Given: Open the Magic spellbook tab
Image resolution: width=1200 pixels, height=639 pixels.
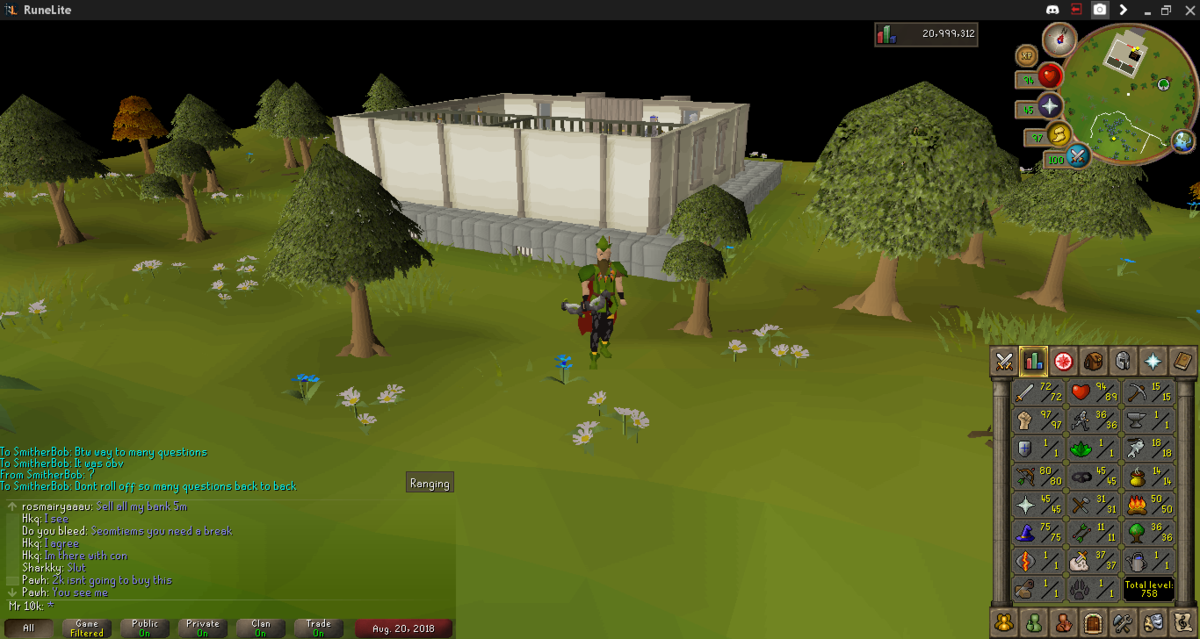Looking at the screenshot, I should tap(1182, 362).
